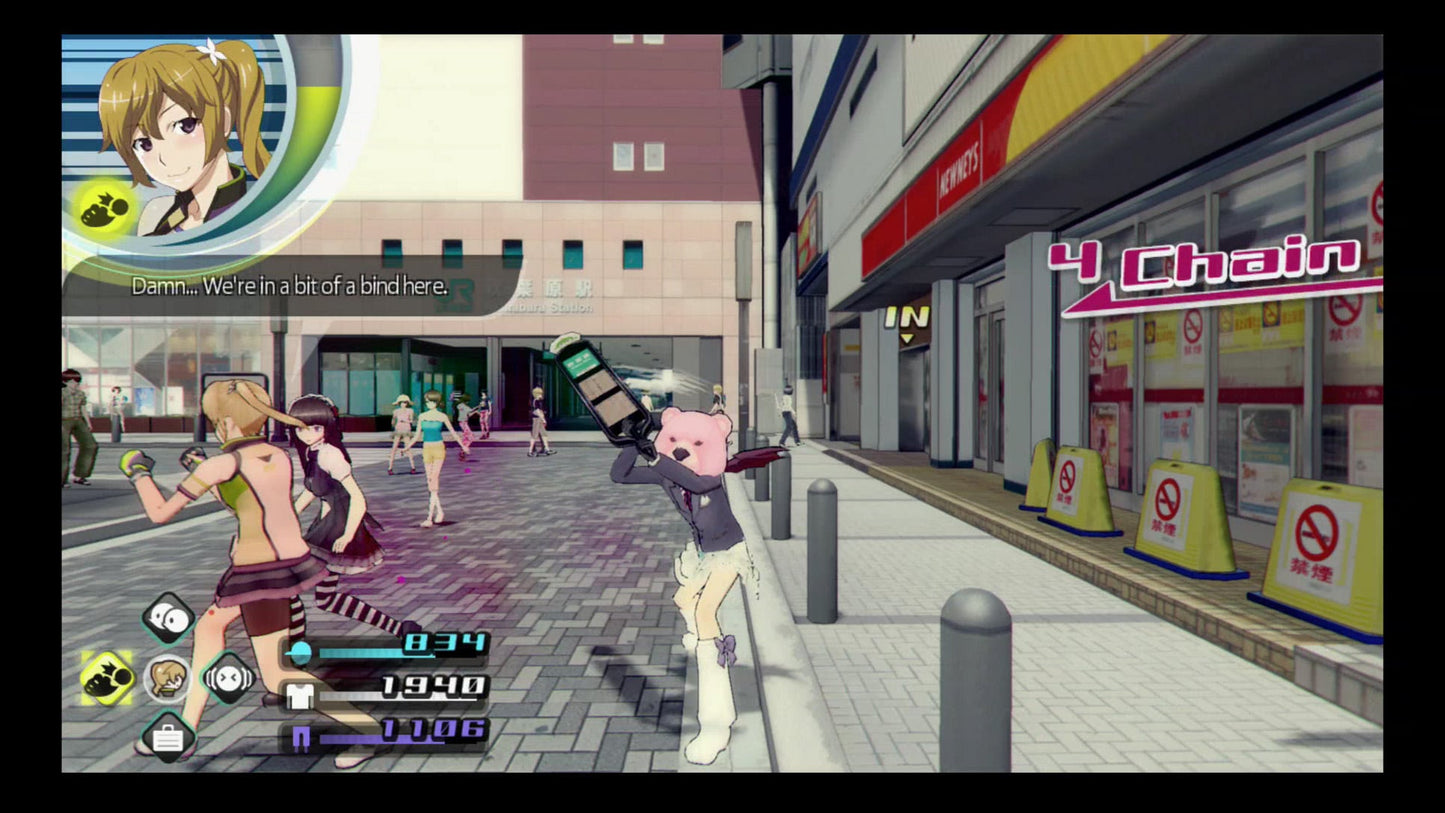The width and height of the screenshot is (1445, 813).
Task: Select the dizzy clash status icon
Action: click(x=228, y=678)
